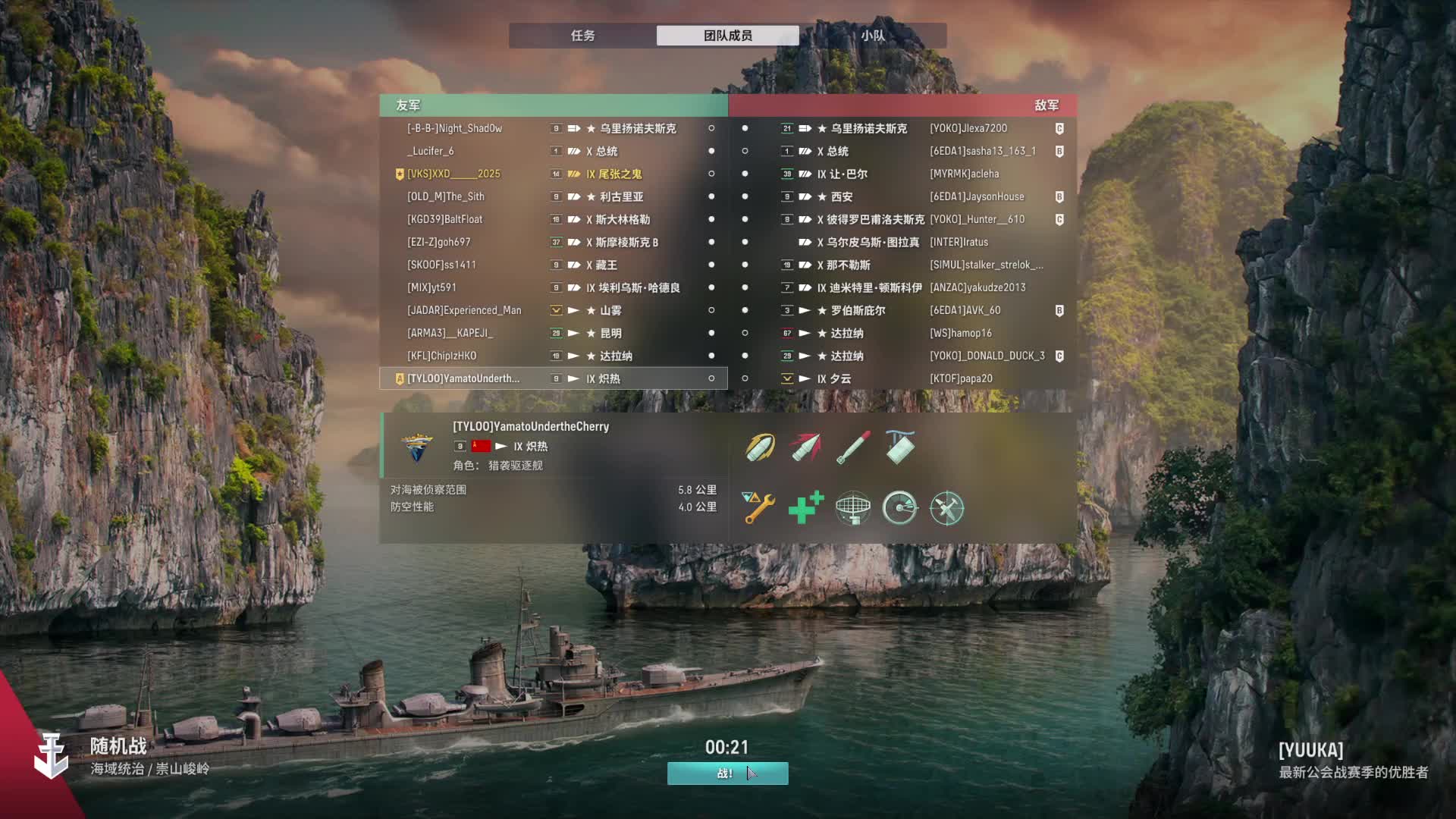Select the 团队成员 tab
1456x819 pixels.
pyautogui.click(x=727, y=36)
